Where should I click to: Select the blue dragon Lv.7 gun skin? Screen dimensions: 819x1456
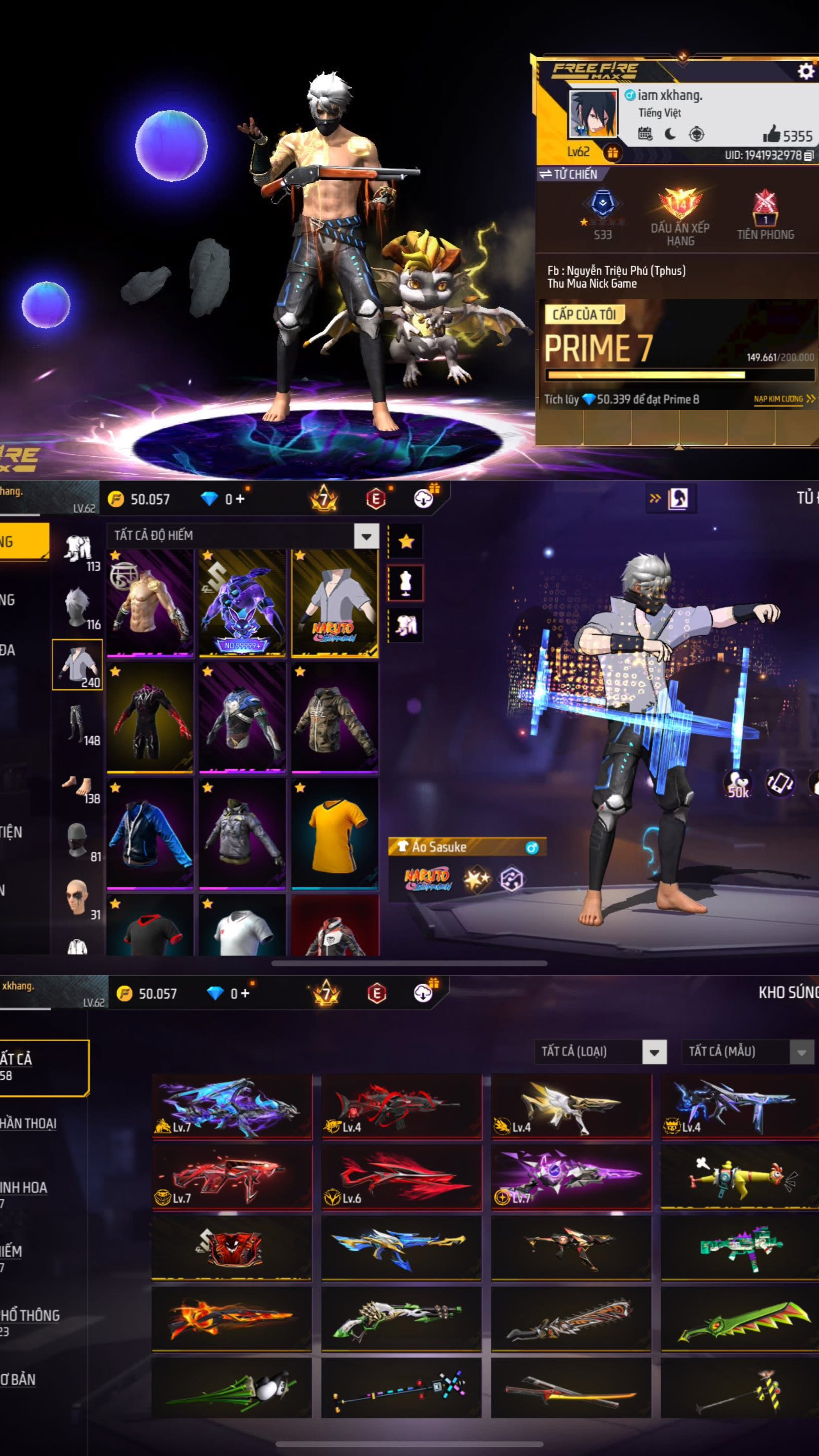click(x=232, y=1106)
